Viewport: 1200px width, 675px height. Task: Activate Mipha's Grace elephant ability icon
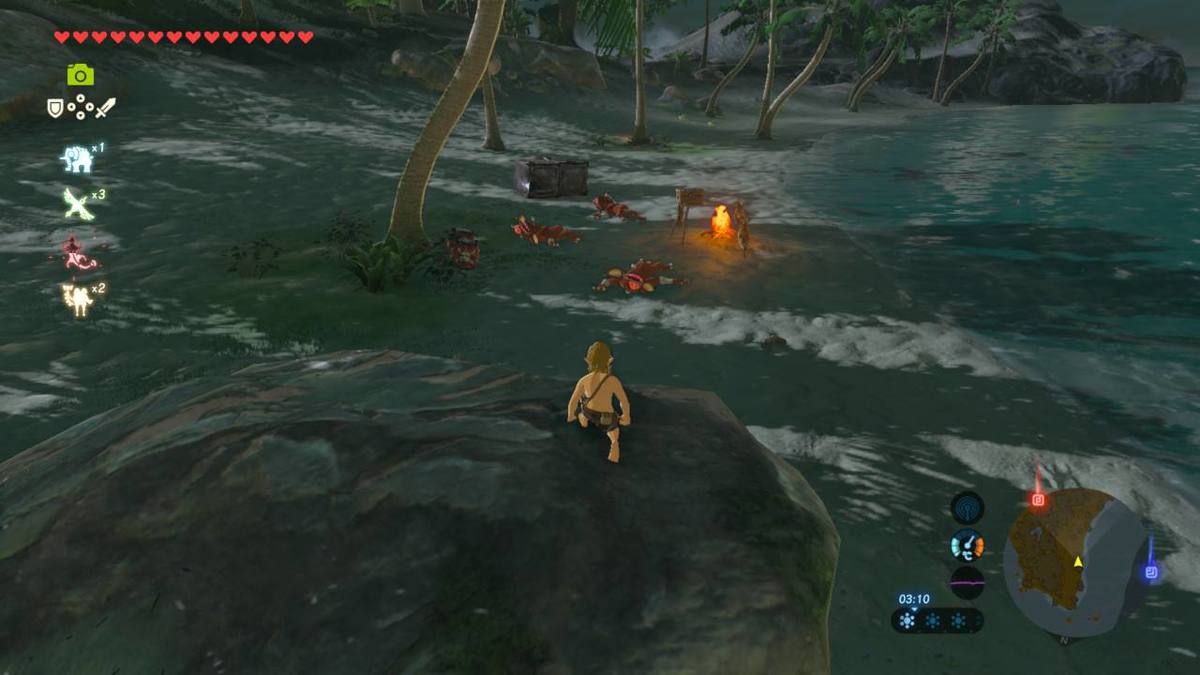click(77, 159)
